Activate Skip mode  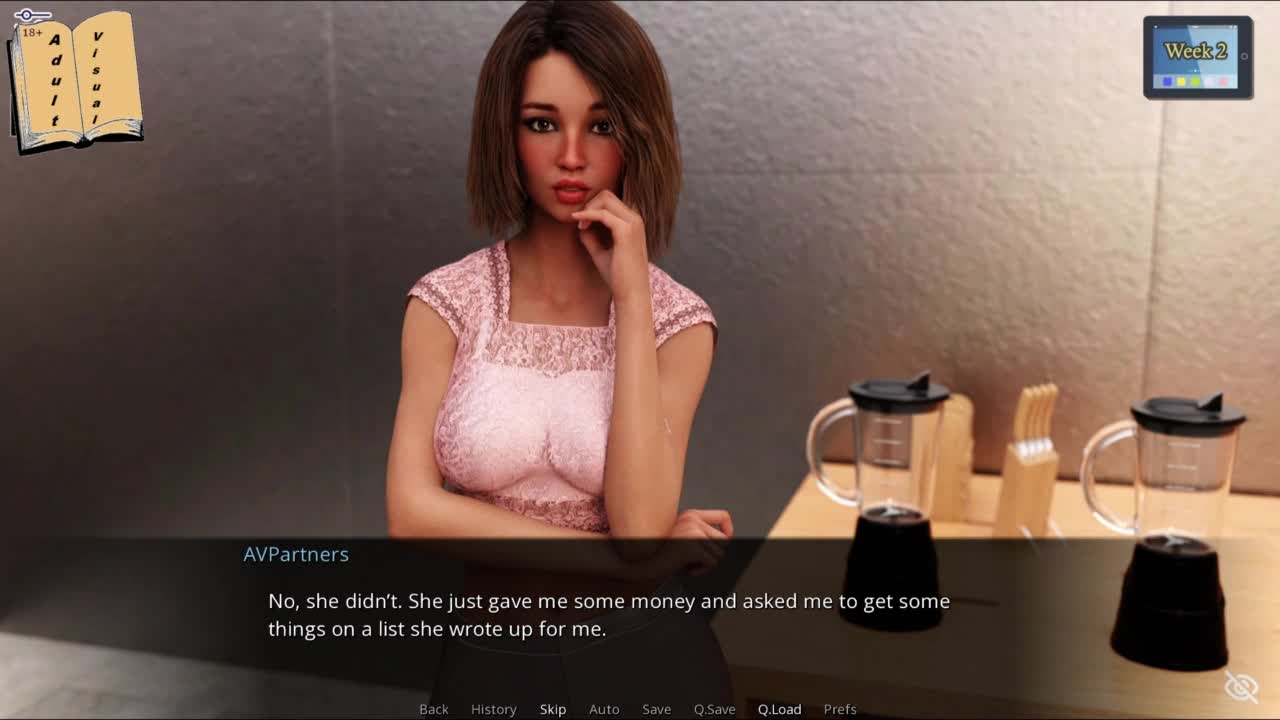click(553, 709)
